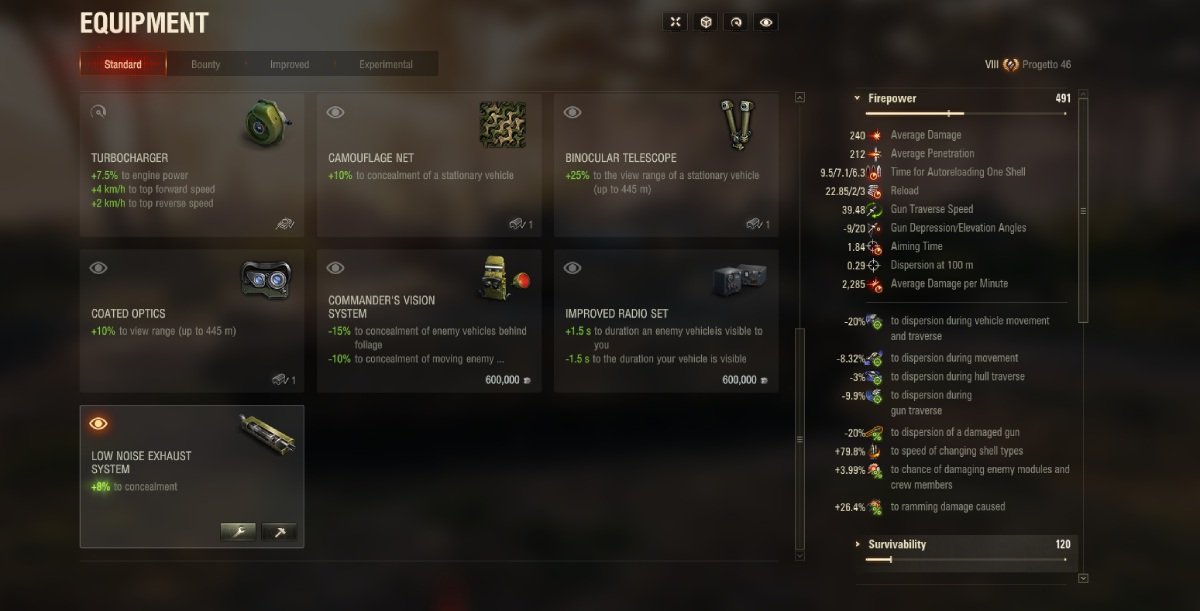Choose the Binocular Telescope card

666,165
